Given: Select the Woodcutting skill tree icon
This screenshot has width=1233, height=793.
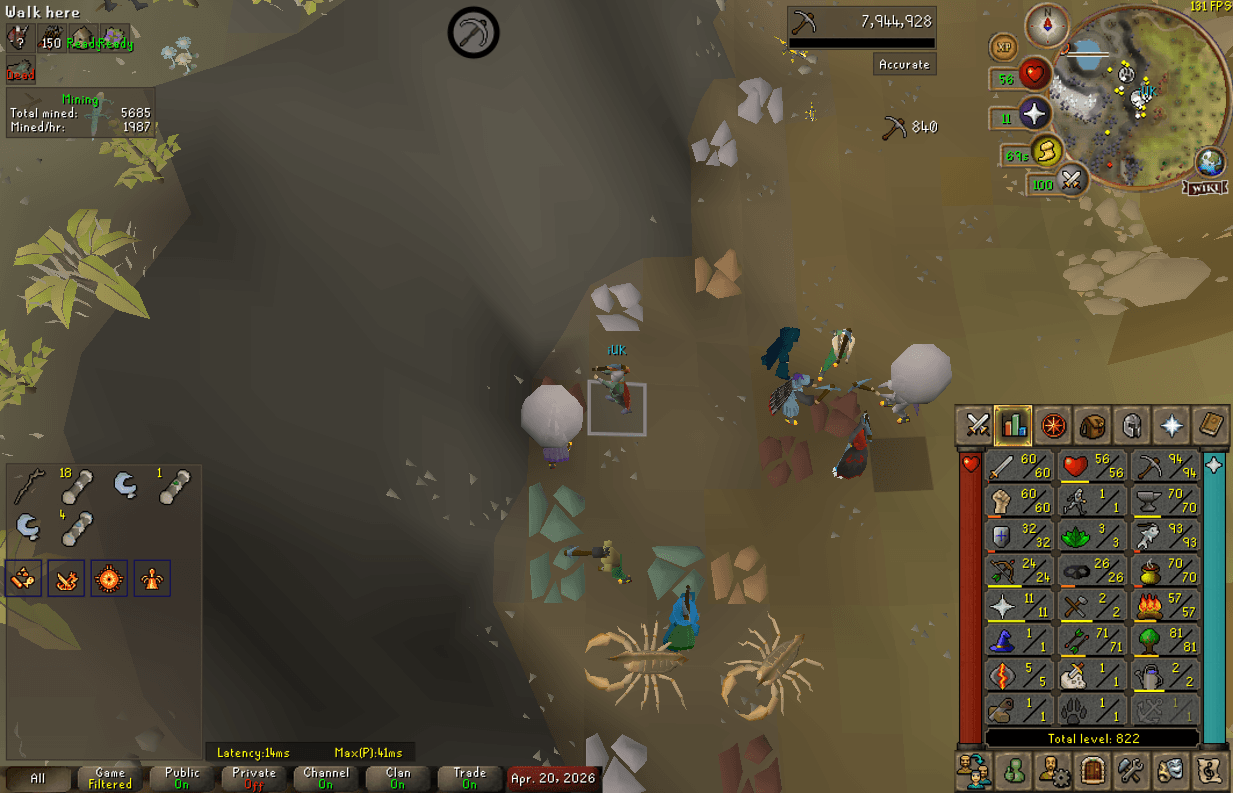Looking at the screenshot, I should coord(1165,638).
